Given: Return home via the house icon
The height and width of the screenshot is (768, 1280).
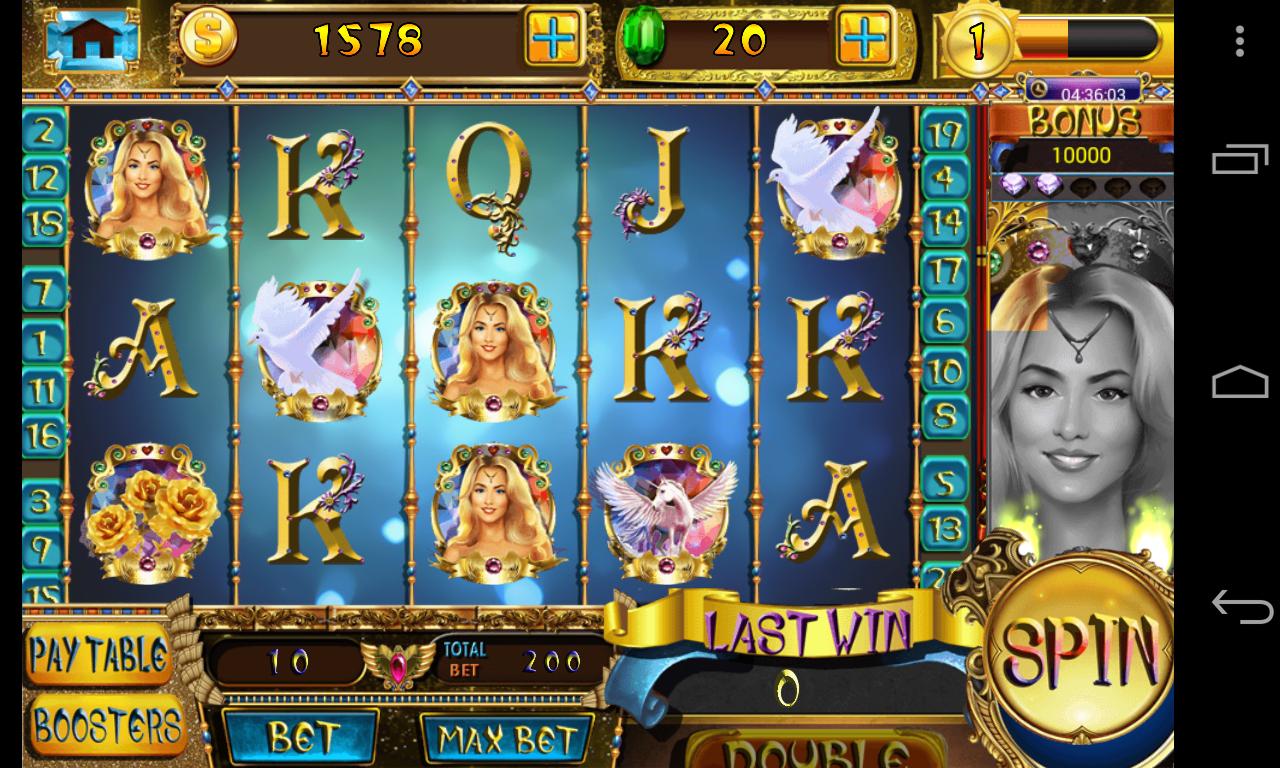Looking at the screenshot, I should tap(92, 38).
